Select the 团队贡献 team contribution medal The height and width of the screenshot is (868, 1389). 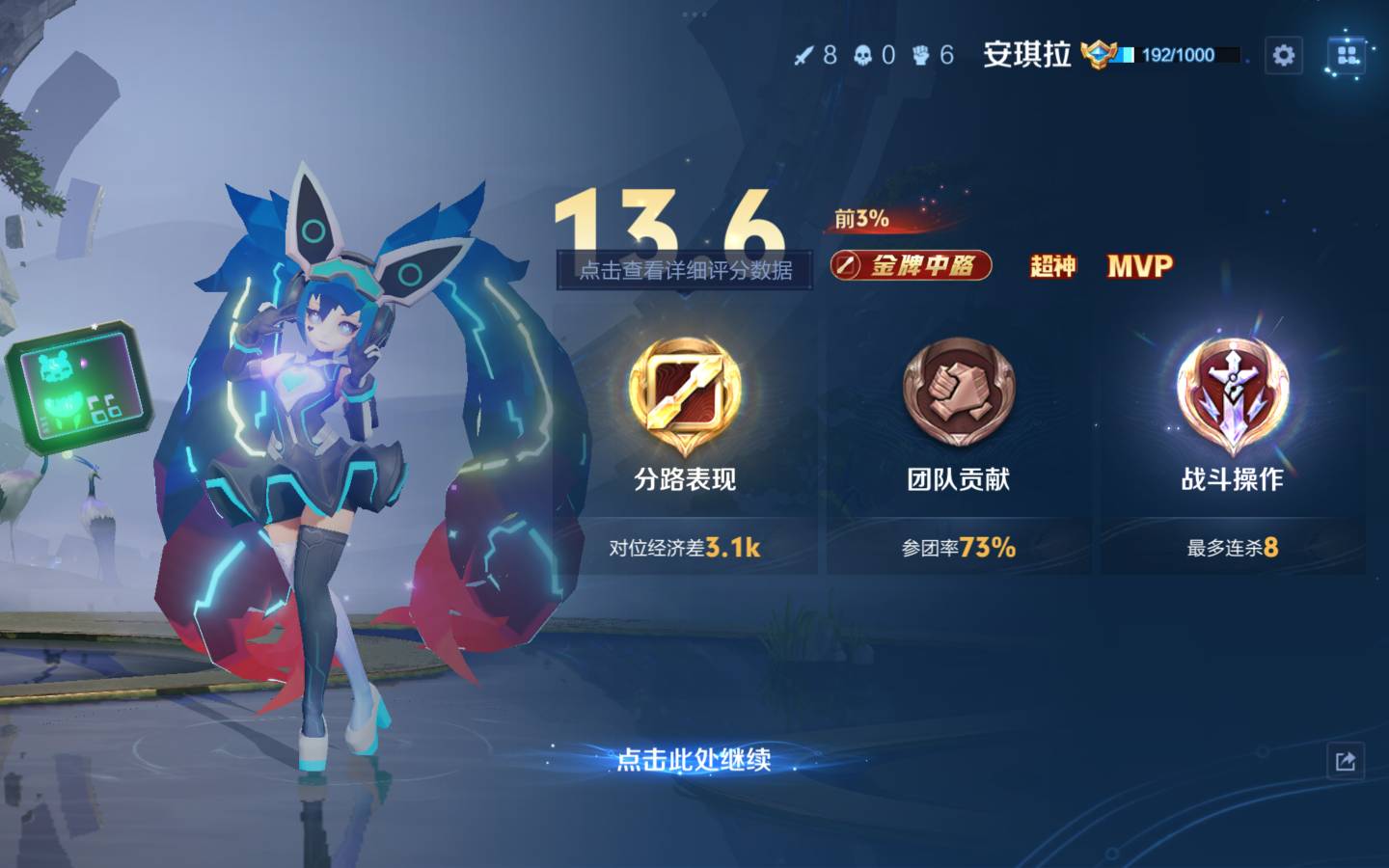click(958, 396)
